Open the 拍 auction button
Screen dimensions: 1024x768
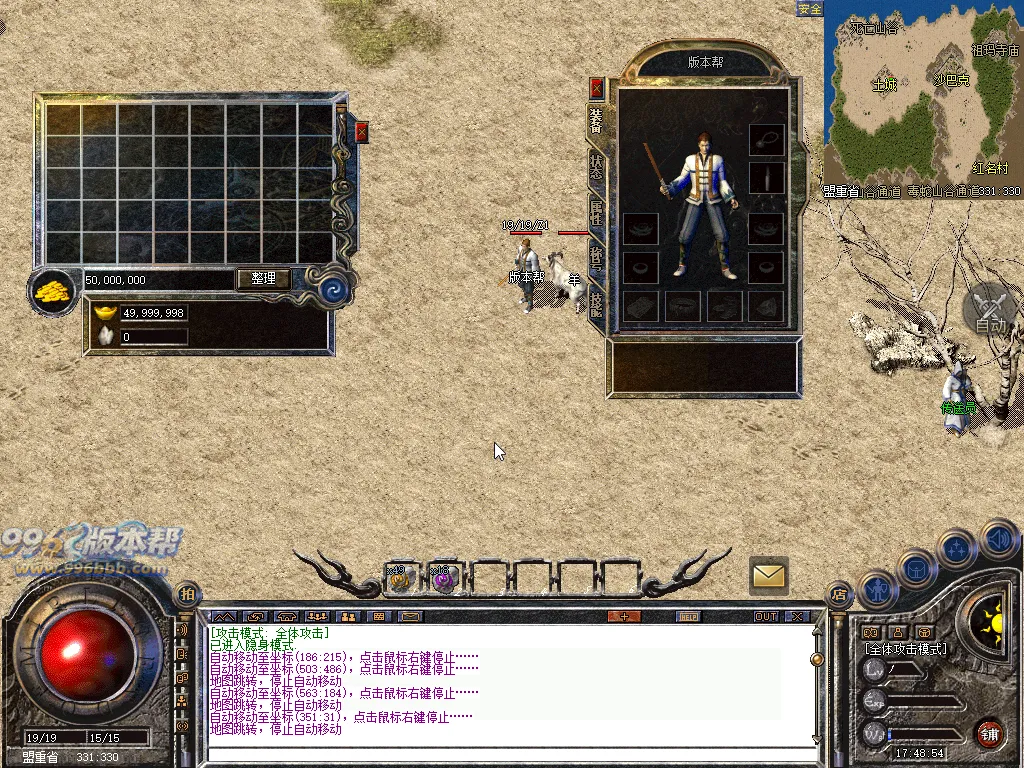(187, 594)
